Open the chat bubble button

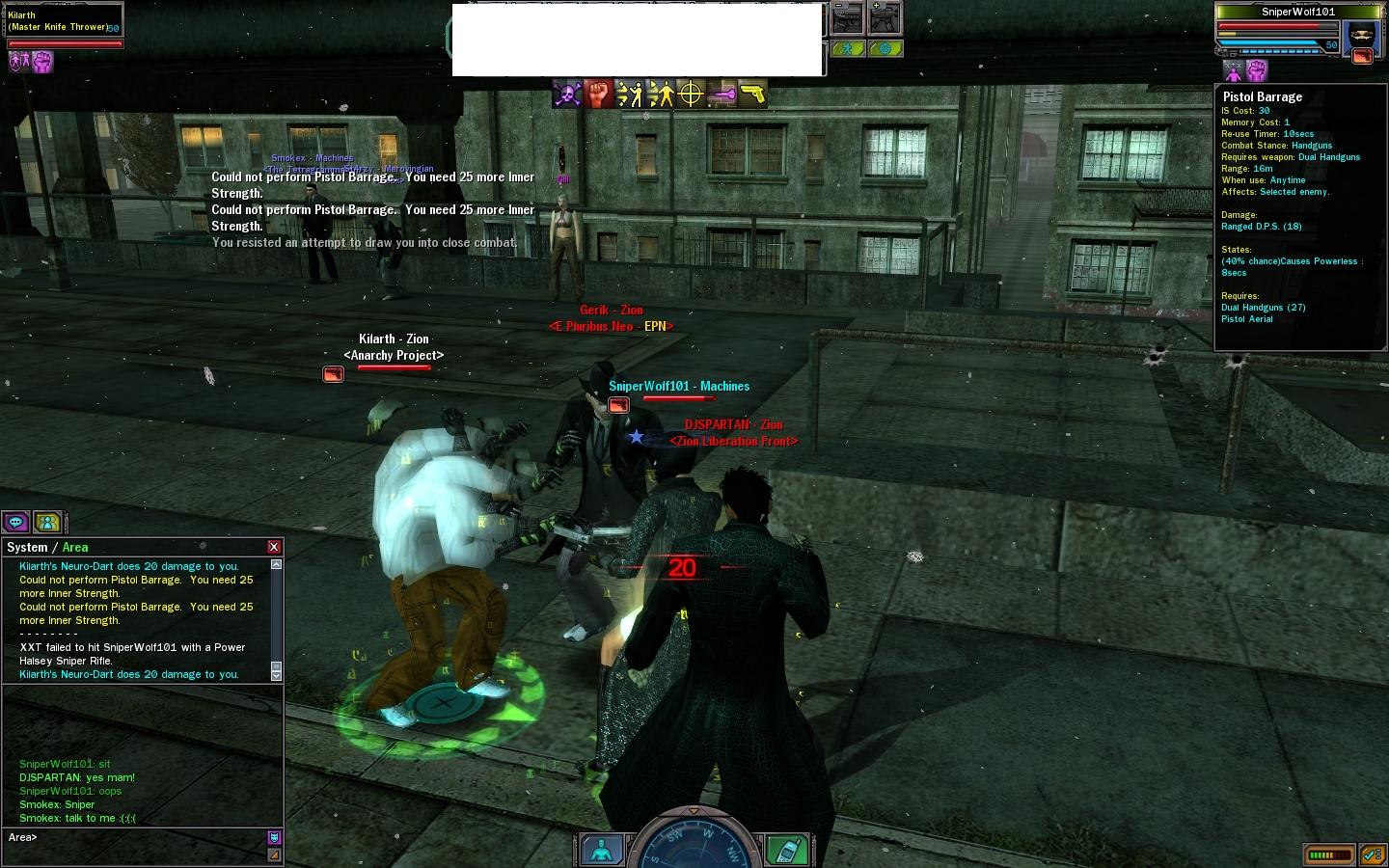coord(16,522)
